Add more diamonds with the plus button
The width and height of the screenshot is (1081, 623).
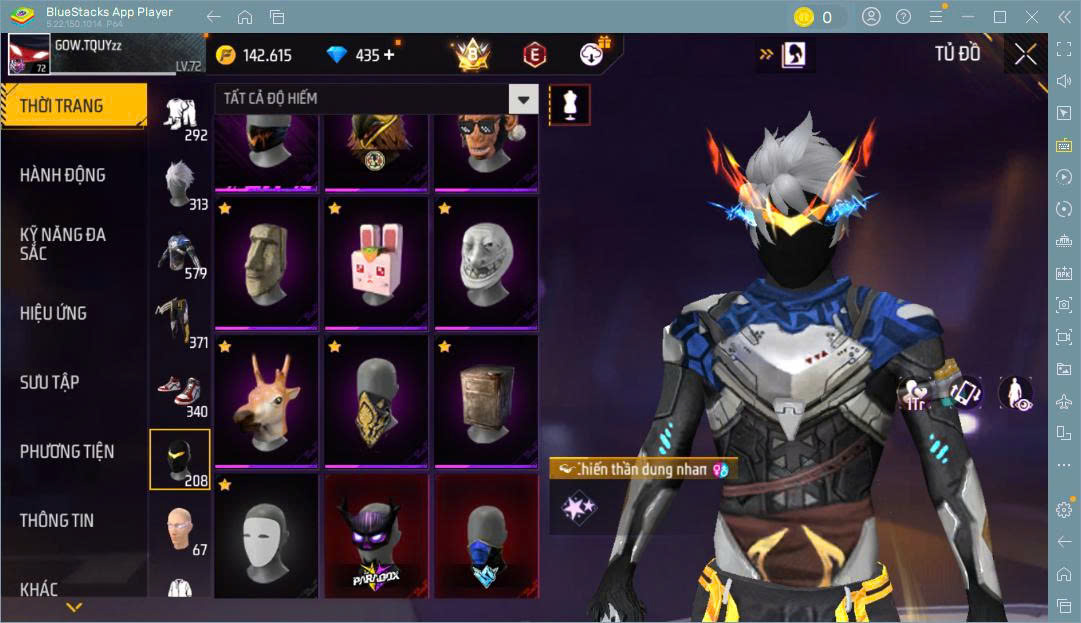click(389, 55)
